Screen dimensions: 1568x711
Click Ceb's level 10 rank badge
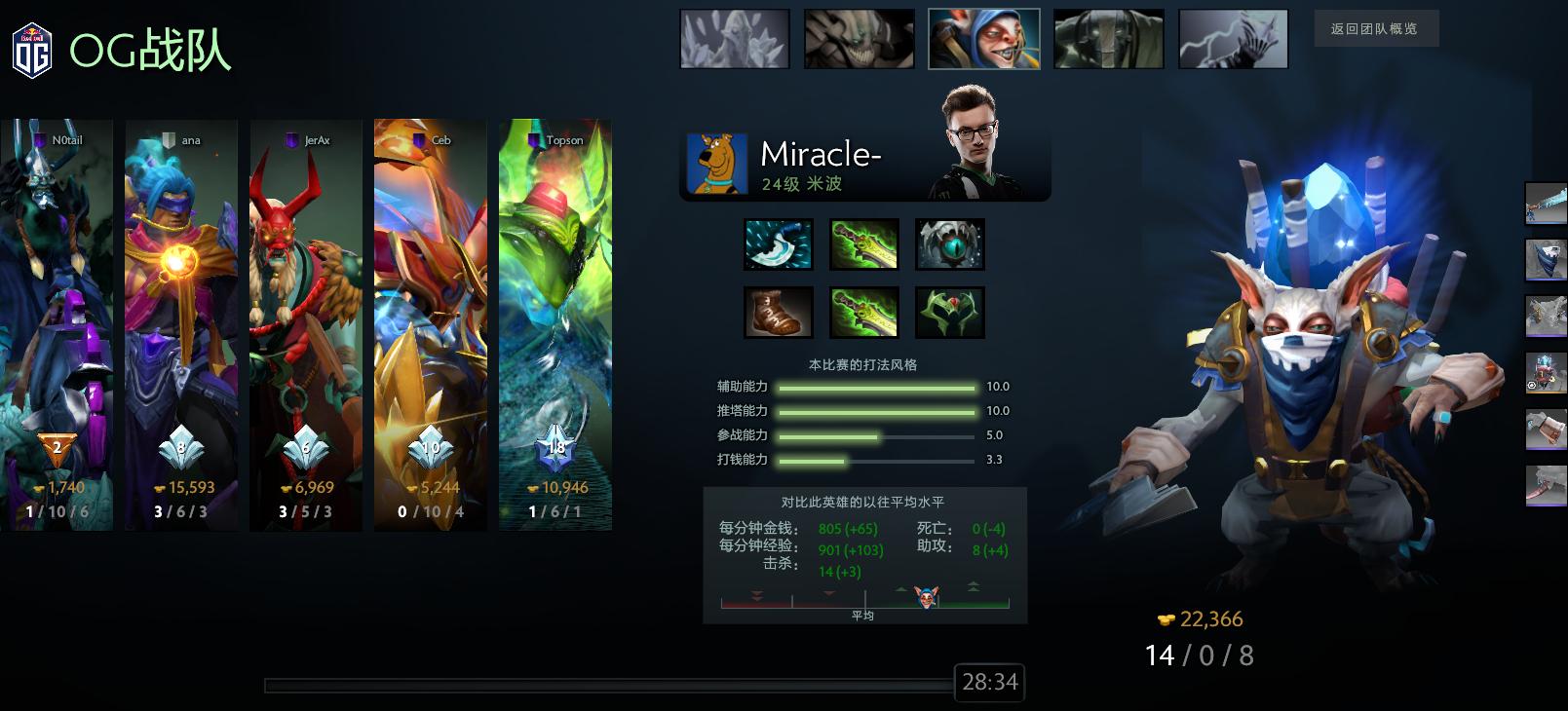(x=429, y=448)
